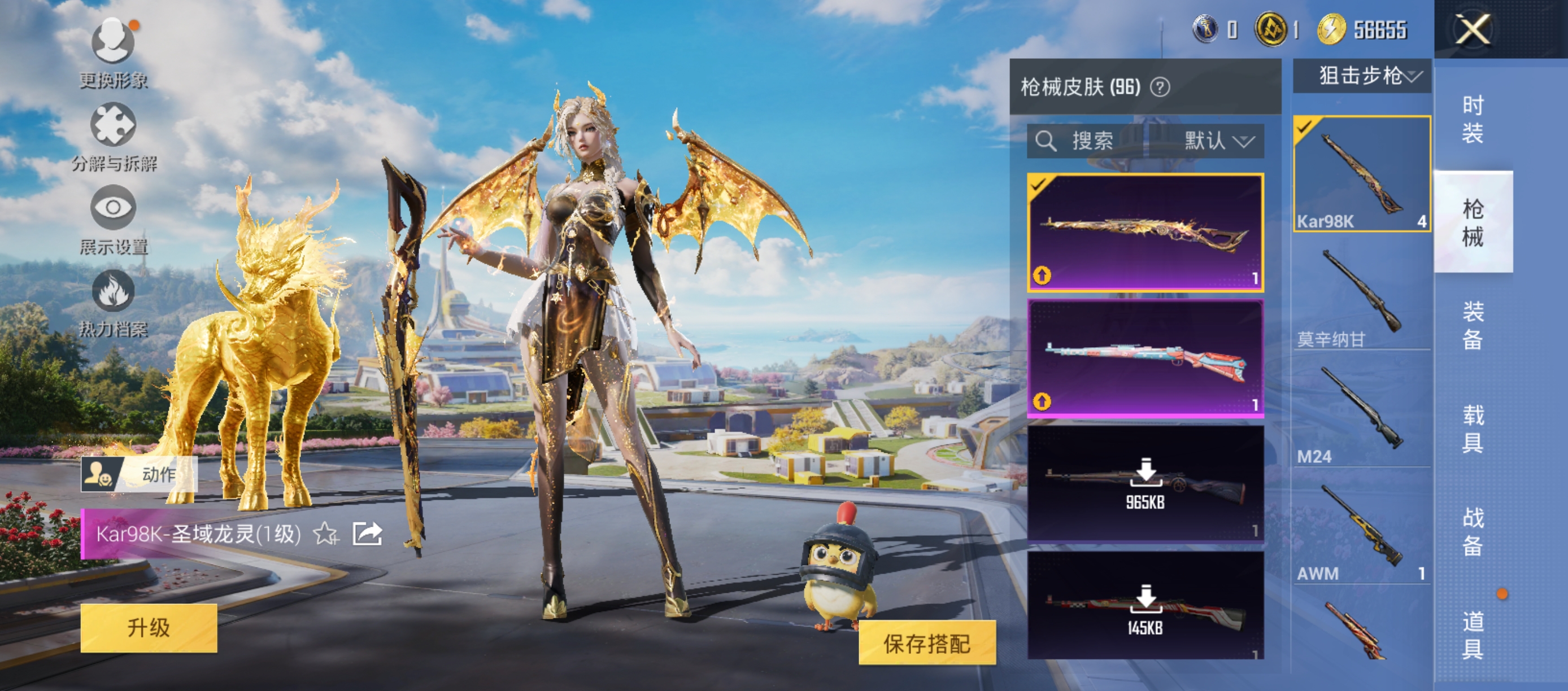Switch to the 时装 outfit tab
Viewport: 1568px width, 691px height.
[1473, 119]
